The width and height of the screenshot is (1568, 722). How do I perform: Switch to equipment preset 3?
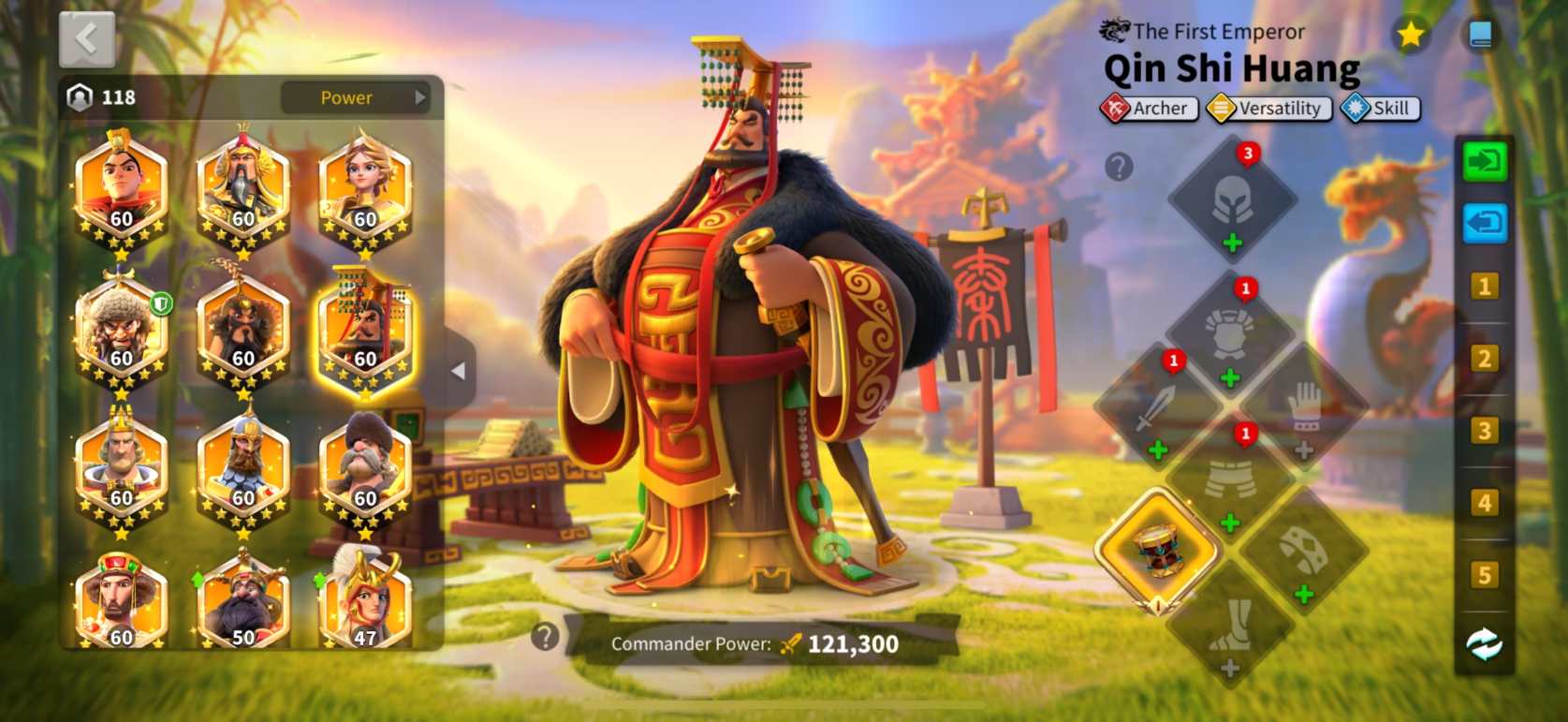[x=1484, y=431]
